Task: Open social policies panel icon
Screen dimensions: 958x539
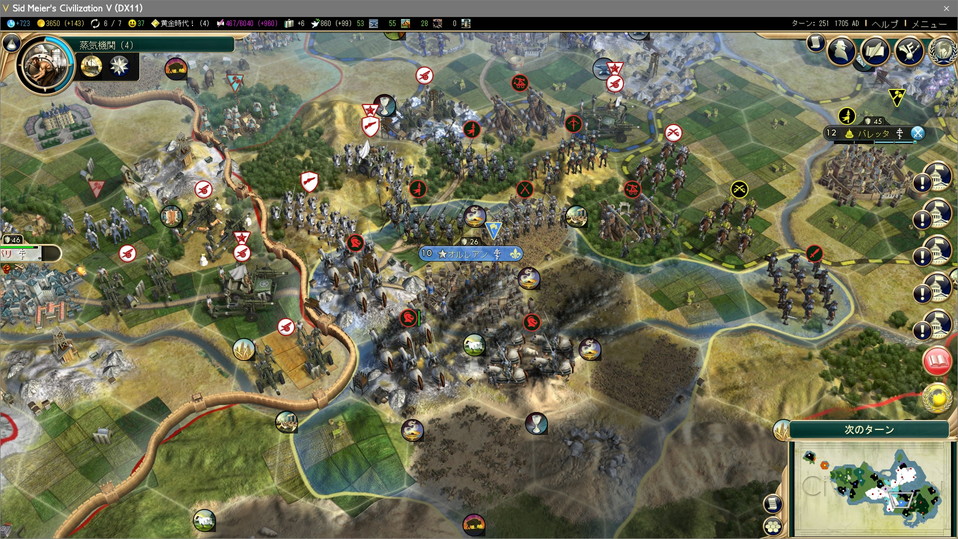Action: 875,50
